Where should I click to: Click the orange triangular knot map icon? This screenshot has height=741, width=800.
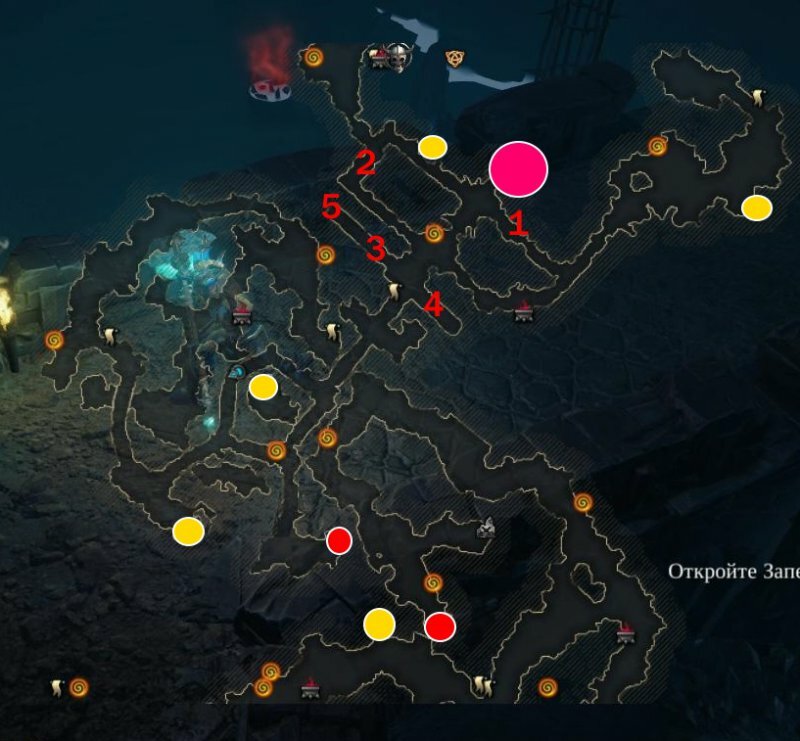[x=453, y=59]
